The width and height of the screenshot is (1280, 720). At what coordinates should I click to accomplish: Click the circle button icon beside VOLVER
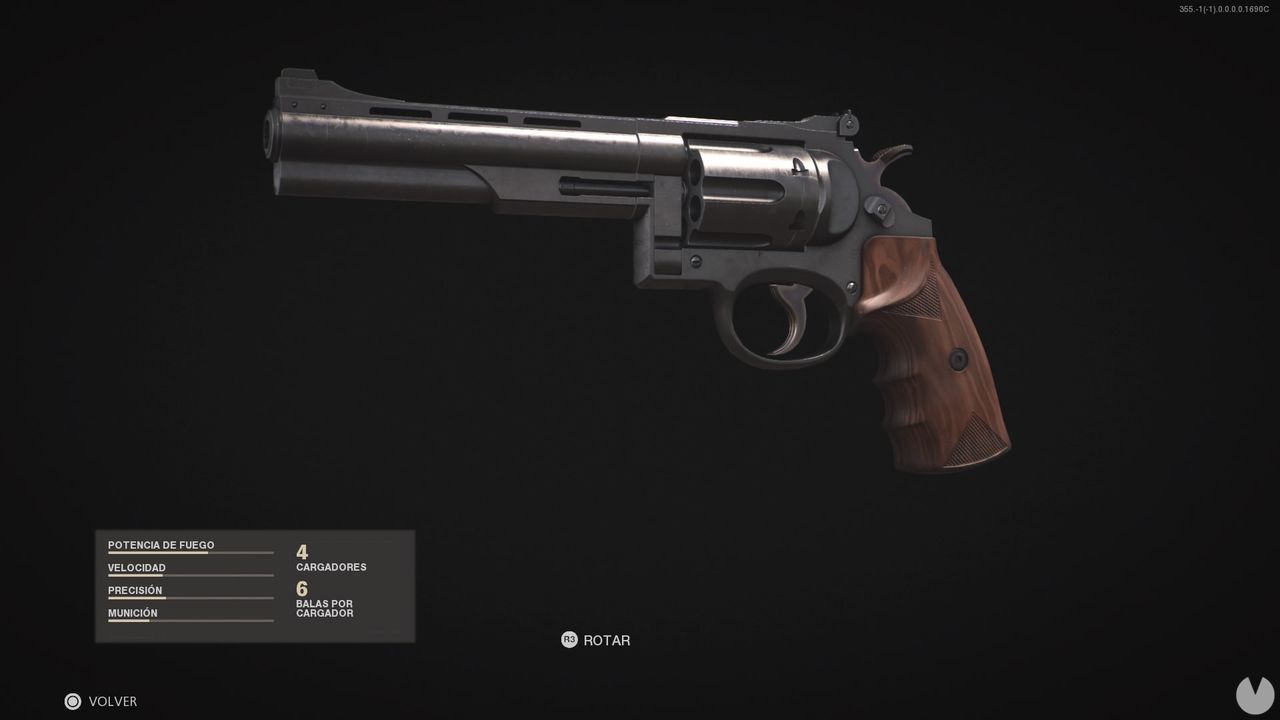pyautogui.click(x=72, y=701)
